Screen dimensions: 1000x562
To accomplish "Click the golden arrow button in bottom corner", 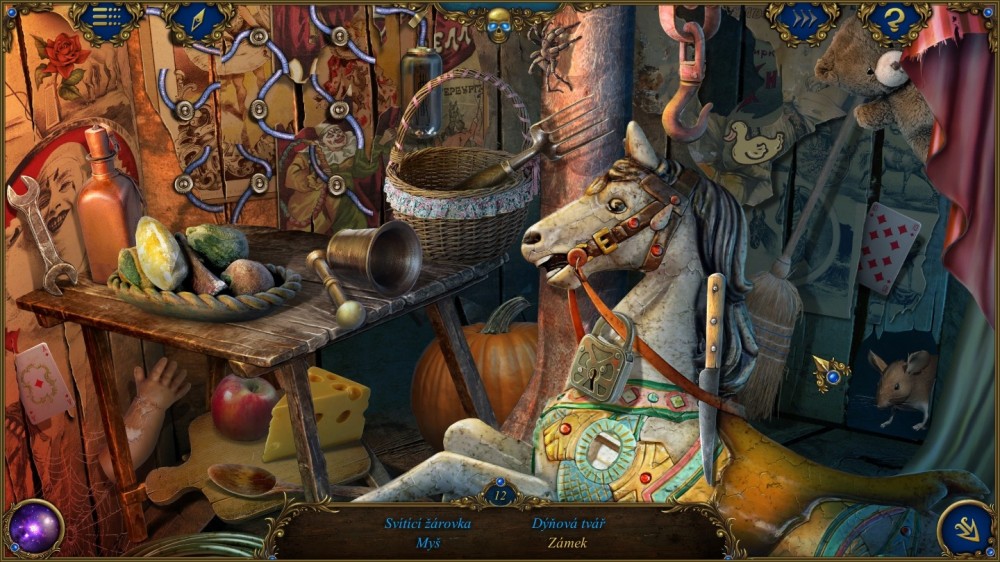I will point(966,527).
